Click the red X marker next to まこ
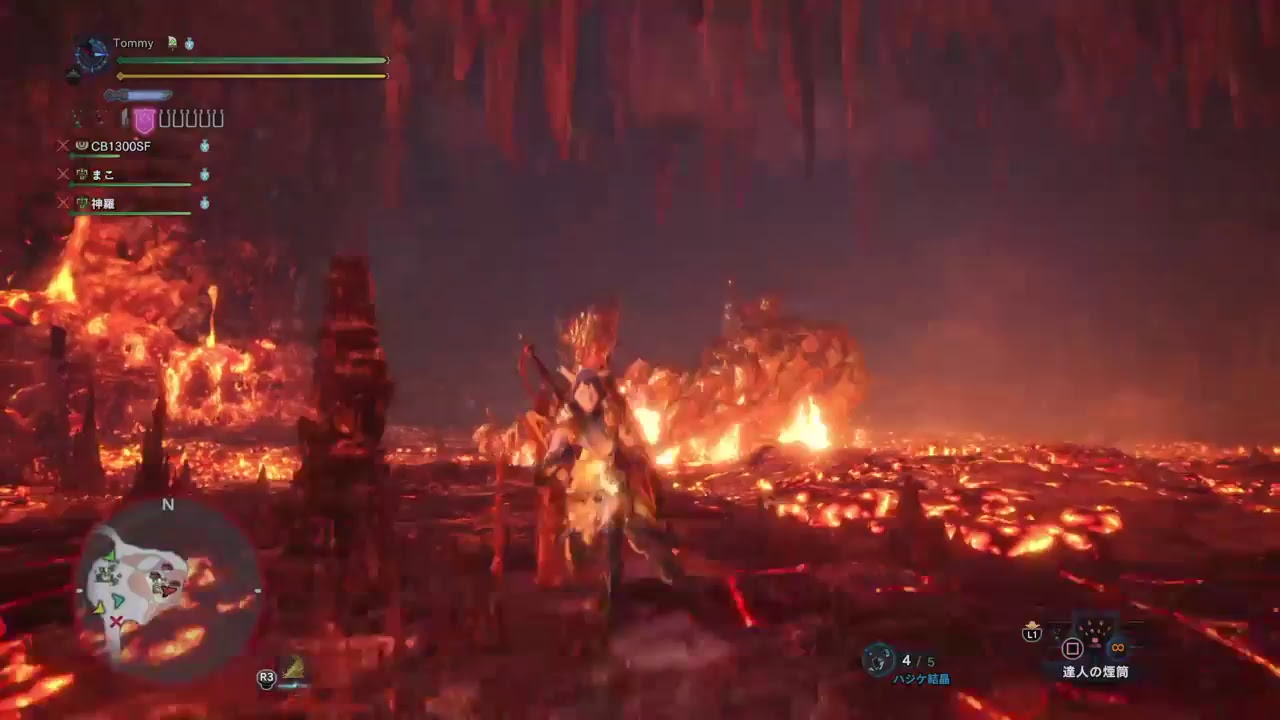The height and width of the screenshot is (720, 1280). 64,173
